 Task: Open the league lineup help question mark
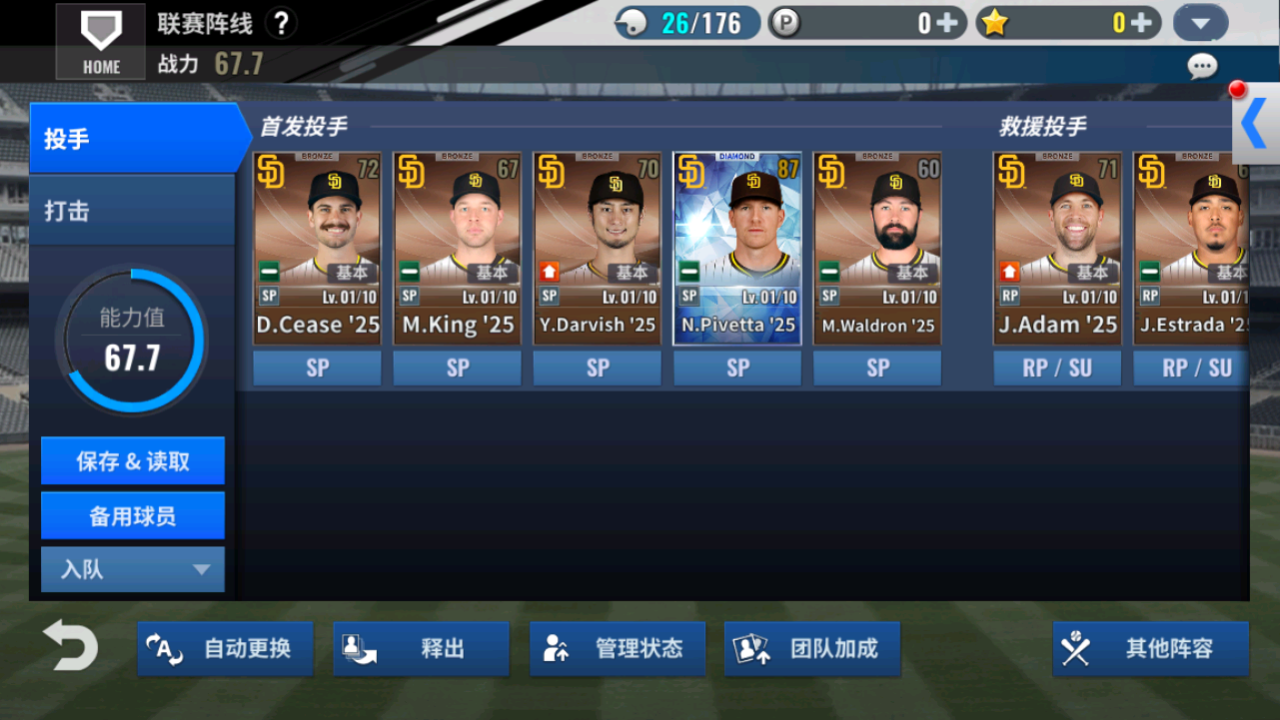click(x=282, y=23)
